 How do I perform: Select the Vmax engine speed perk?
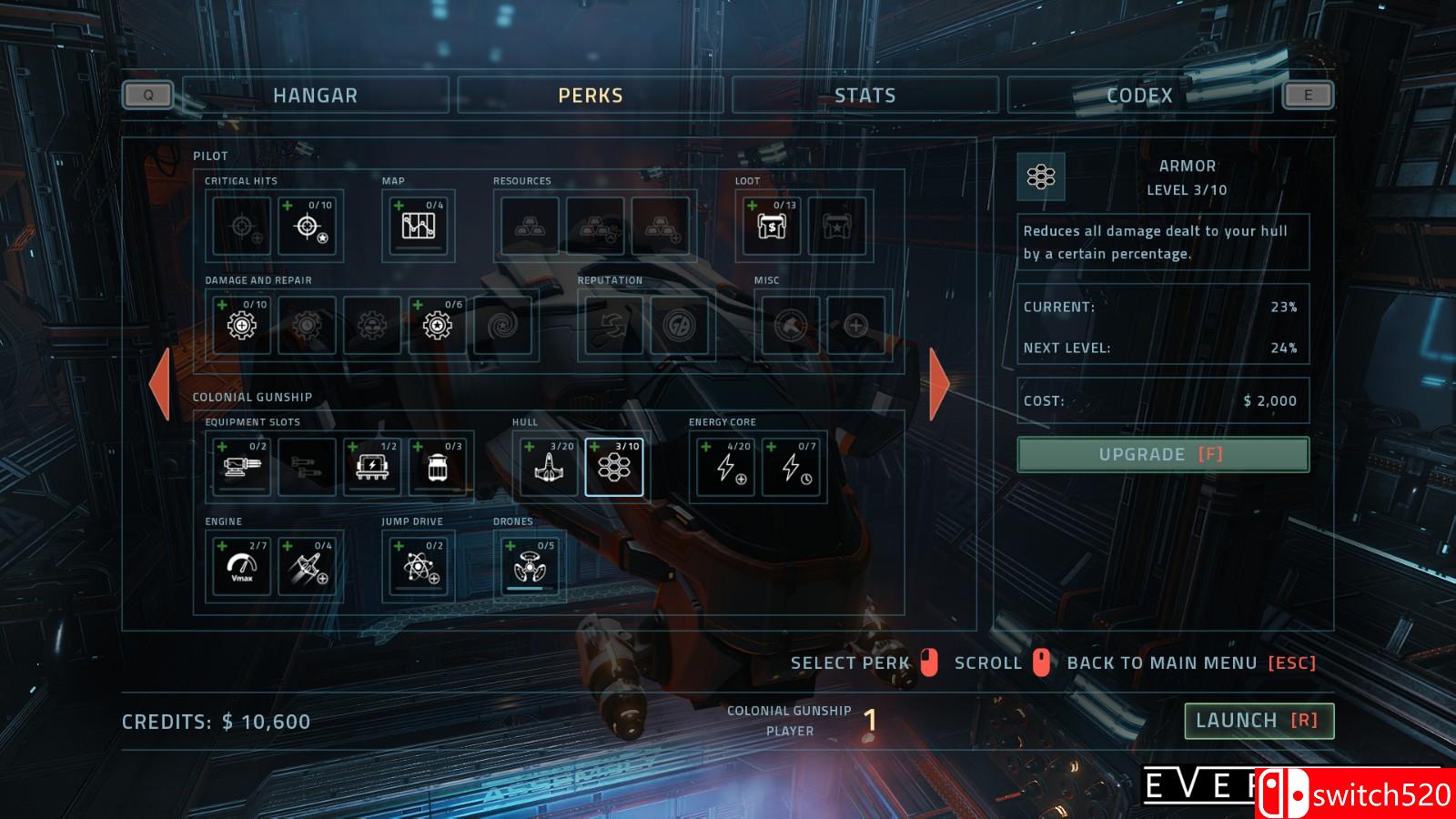[241, 566]
